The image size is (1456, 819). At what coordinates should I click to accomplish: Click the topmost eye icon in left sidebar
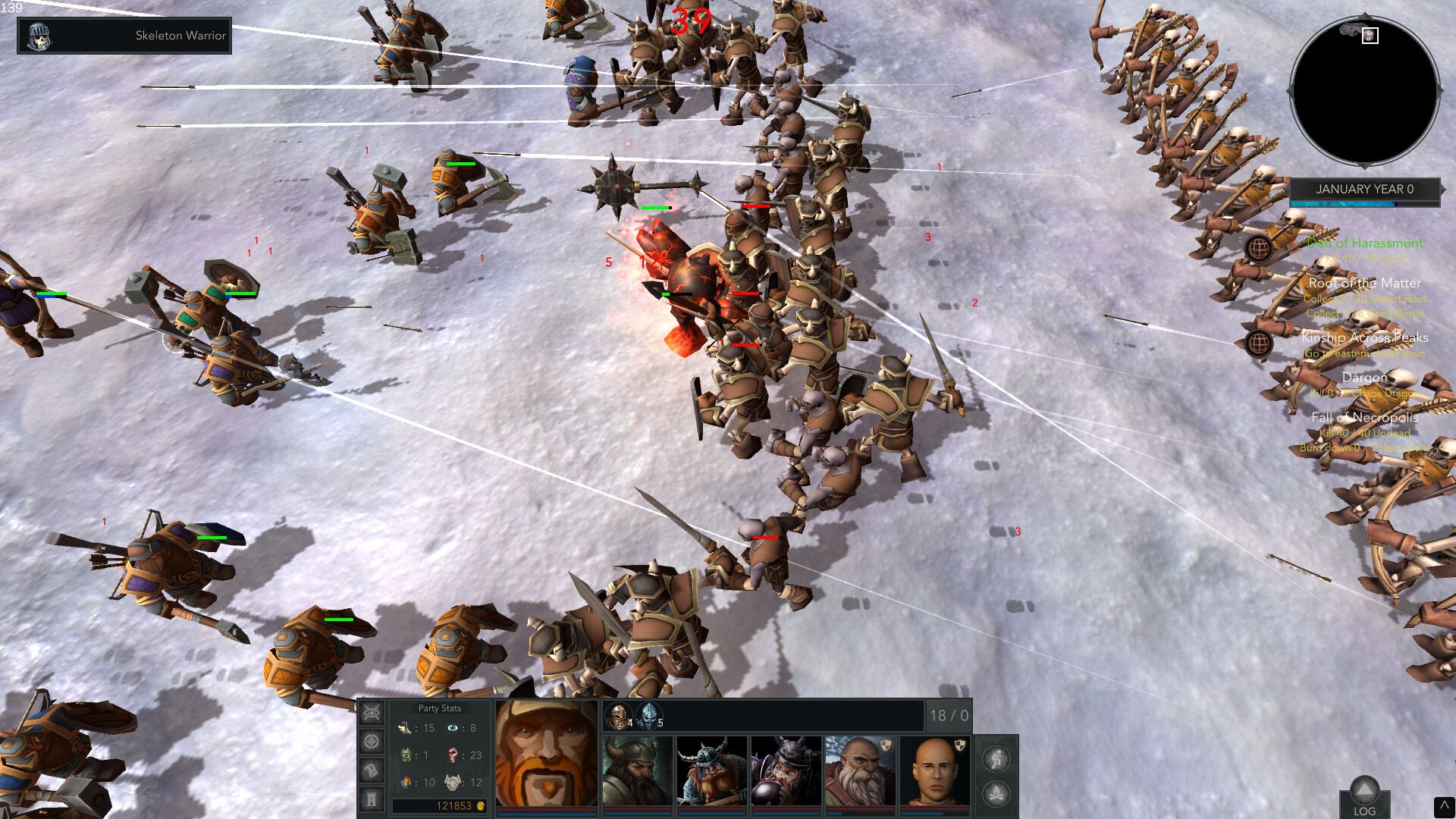372,712
